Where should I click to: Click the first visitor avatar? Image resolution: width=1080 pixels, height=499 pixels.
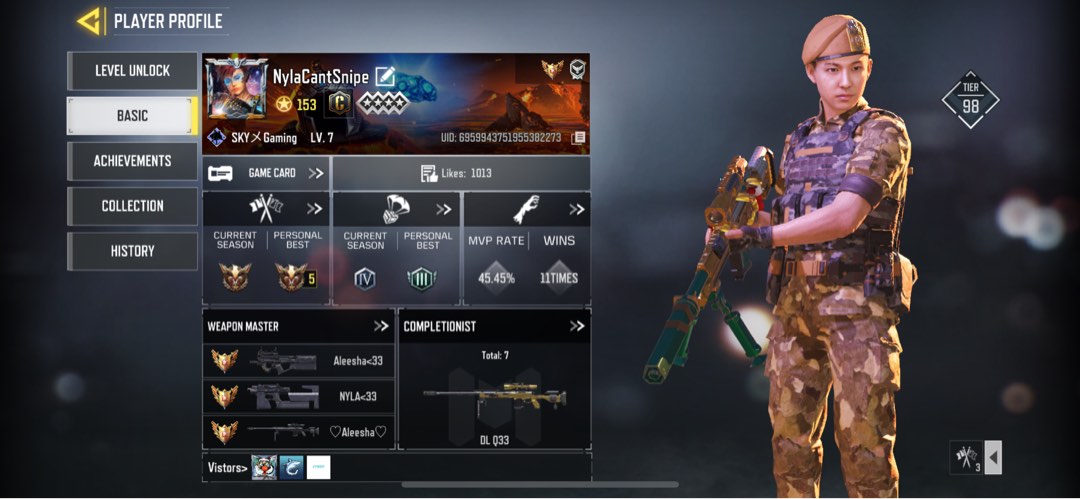click(x=264, y=467)
